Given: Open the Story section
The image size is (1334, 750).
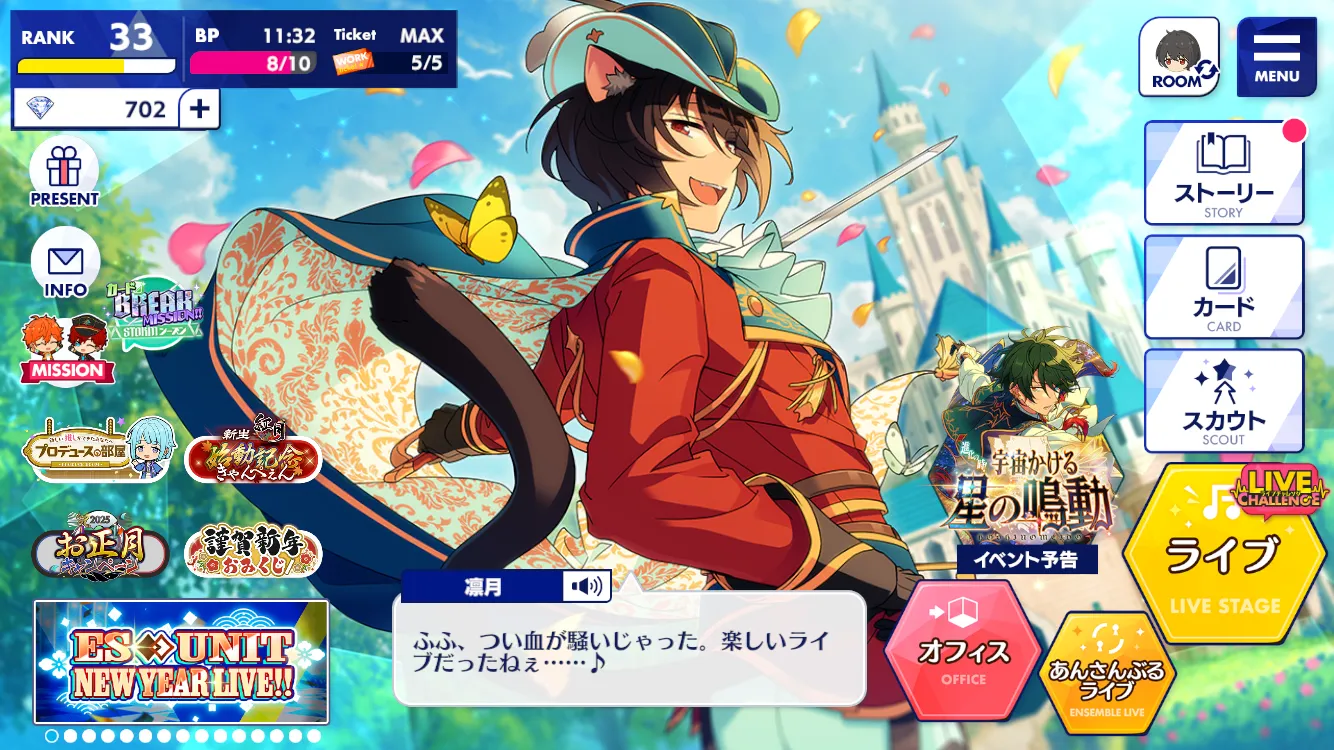Looking at the screenshot, I should (x=1223, y=173).
